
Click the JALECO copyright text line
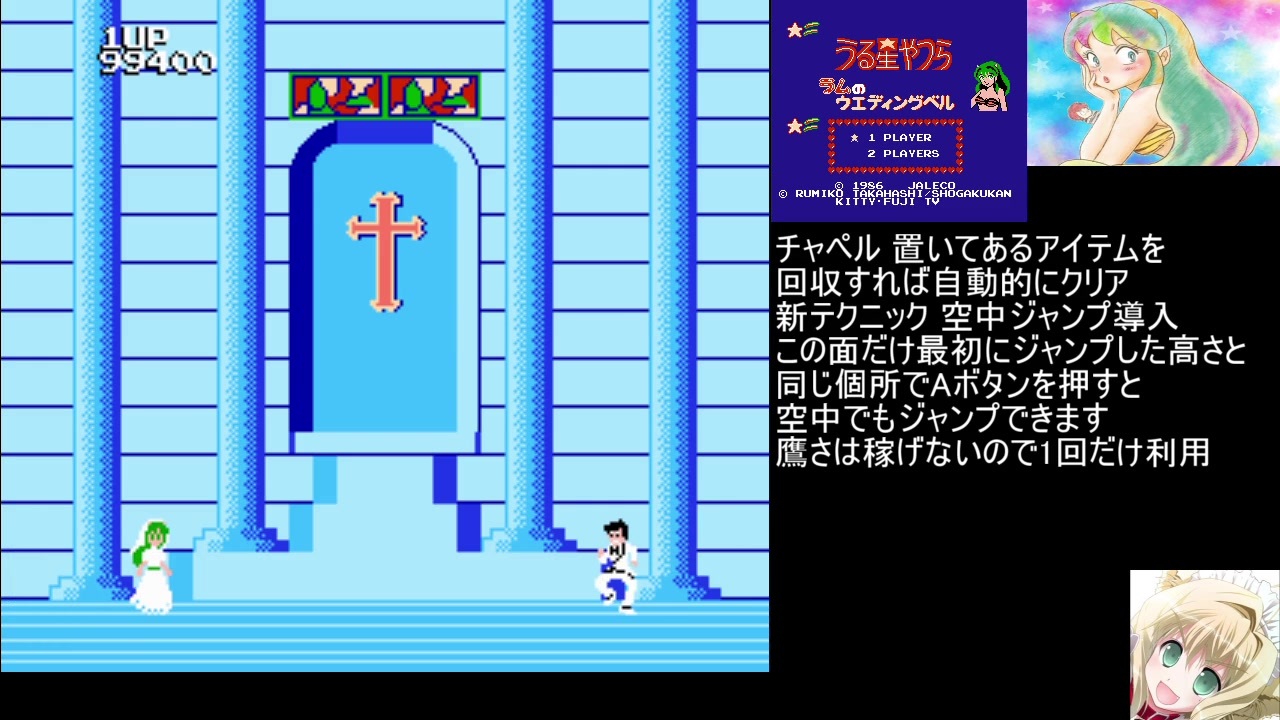pyautogui.click(x=895, y=186)
